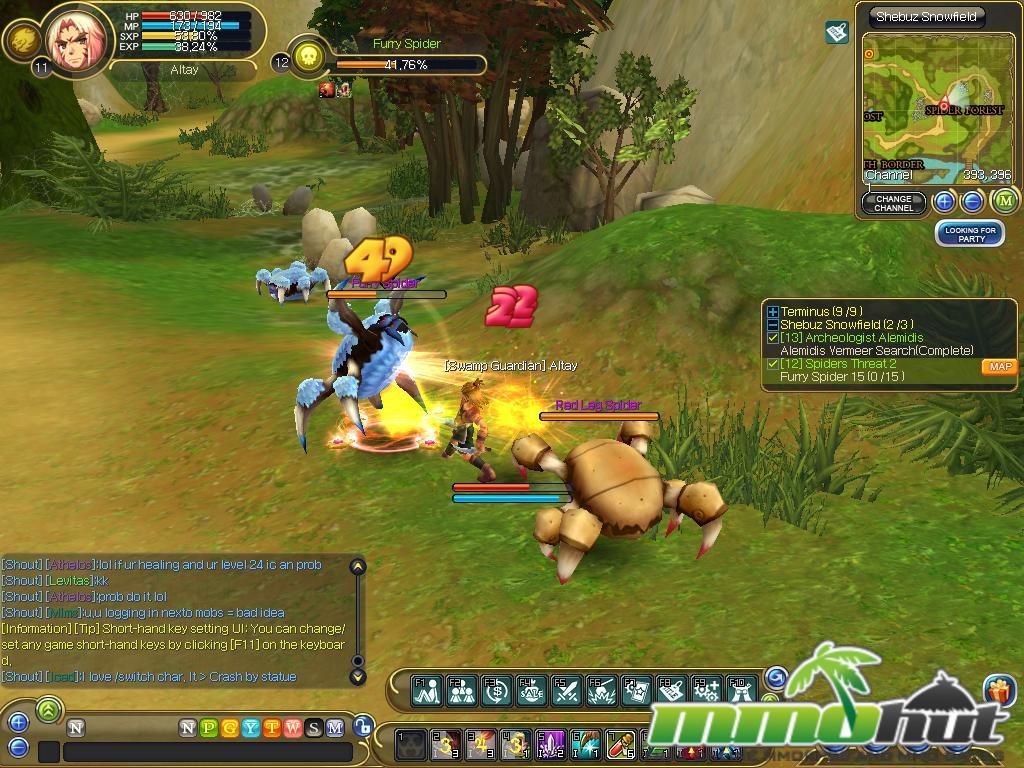Zoom in the minimap with the plus button

click(x=944, y=202)
